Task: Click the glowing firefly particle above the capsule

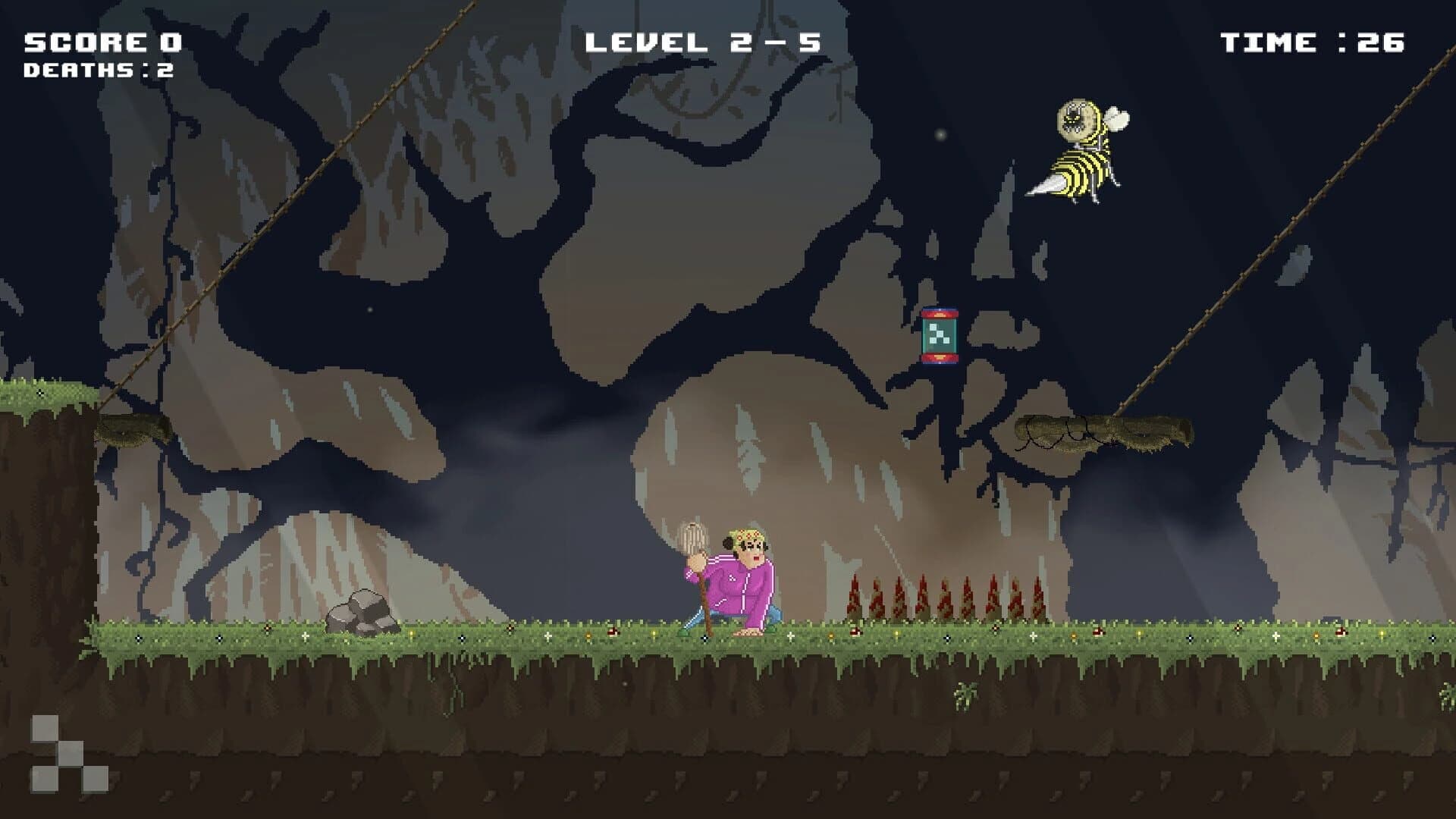Action: (940, 134)
